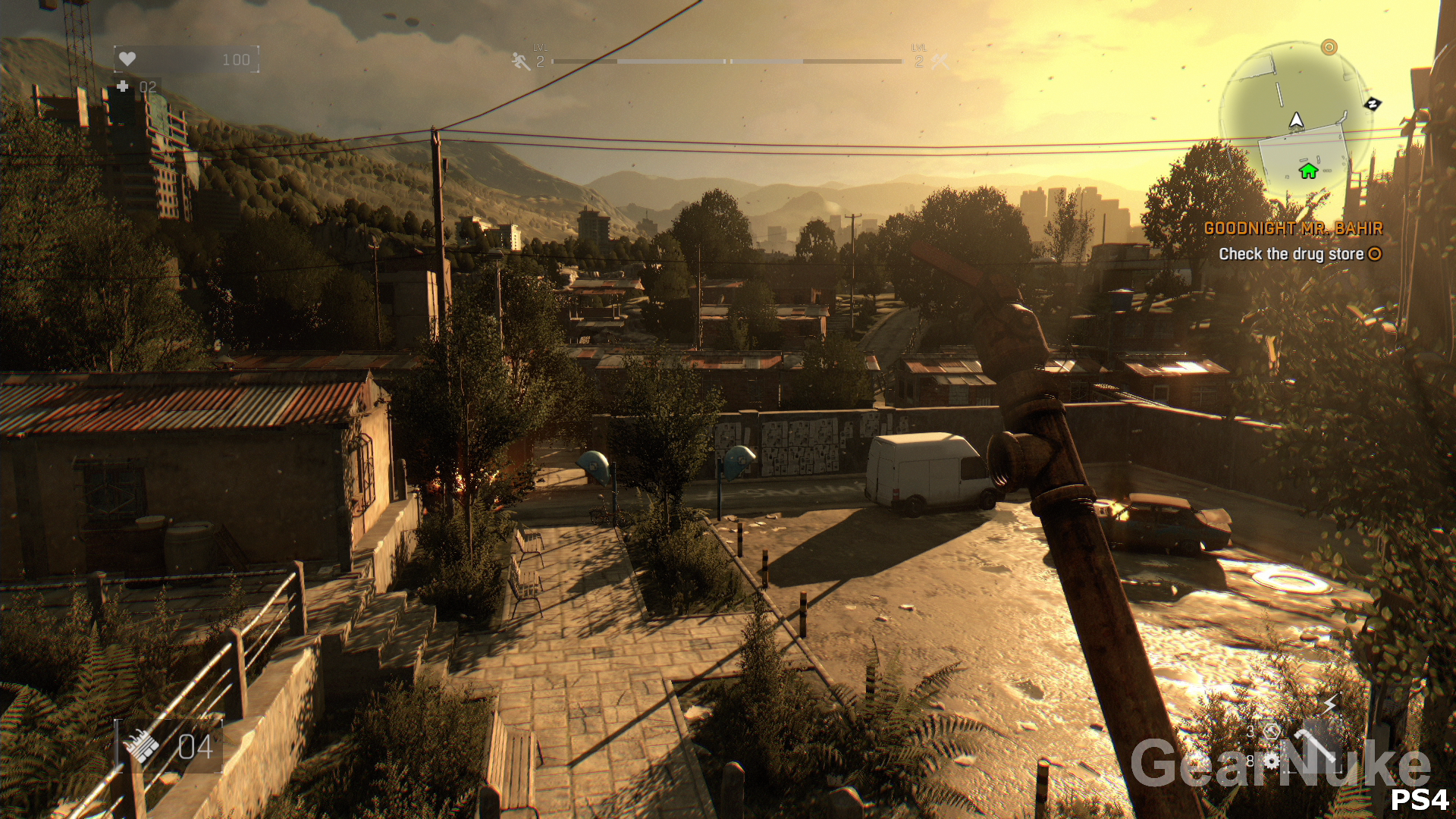Select the green safe house marker
This screenshot has width=1456, height=819.
[1308, 171]
